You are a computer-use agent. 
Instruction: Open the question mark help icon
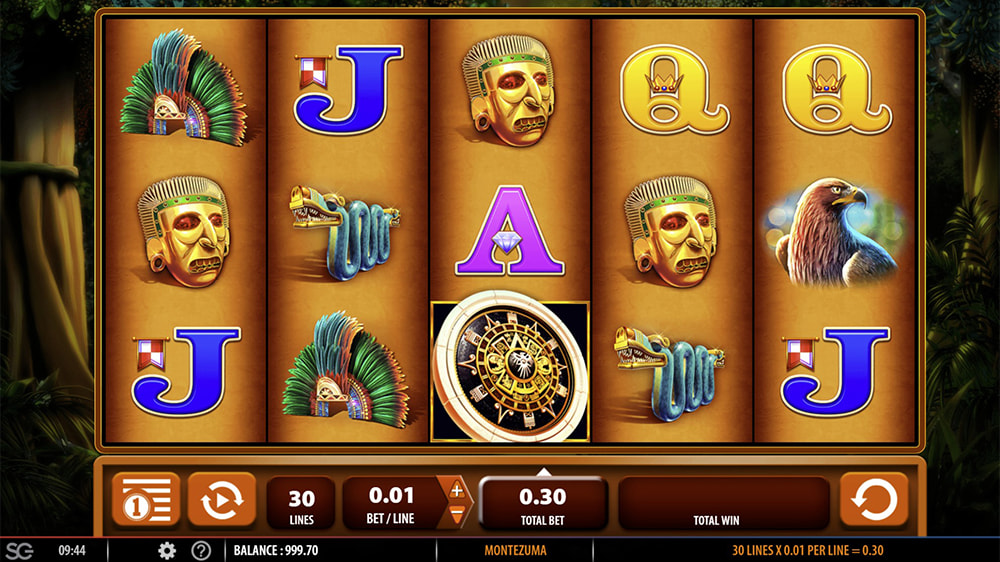(201, 550)
